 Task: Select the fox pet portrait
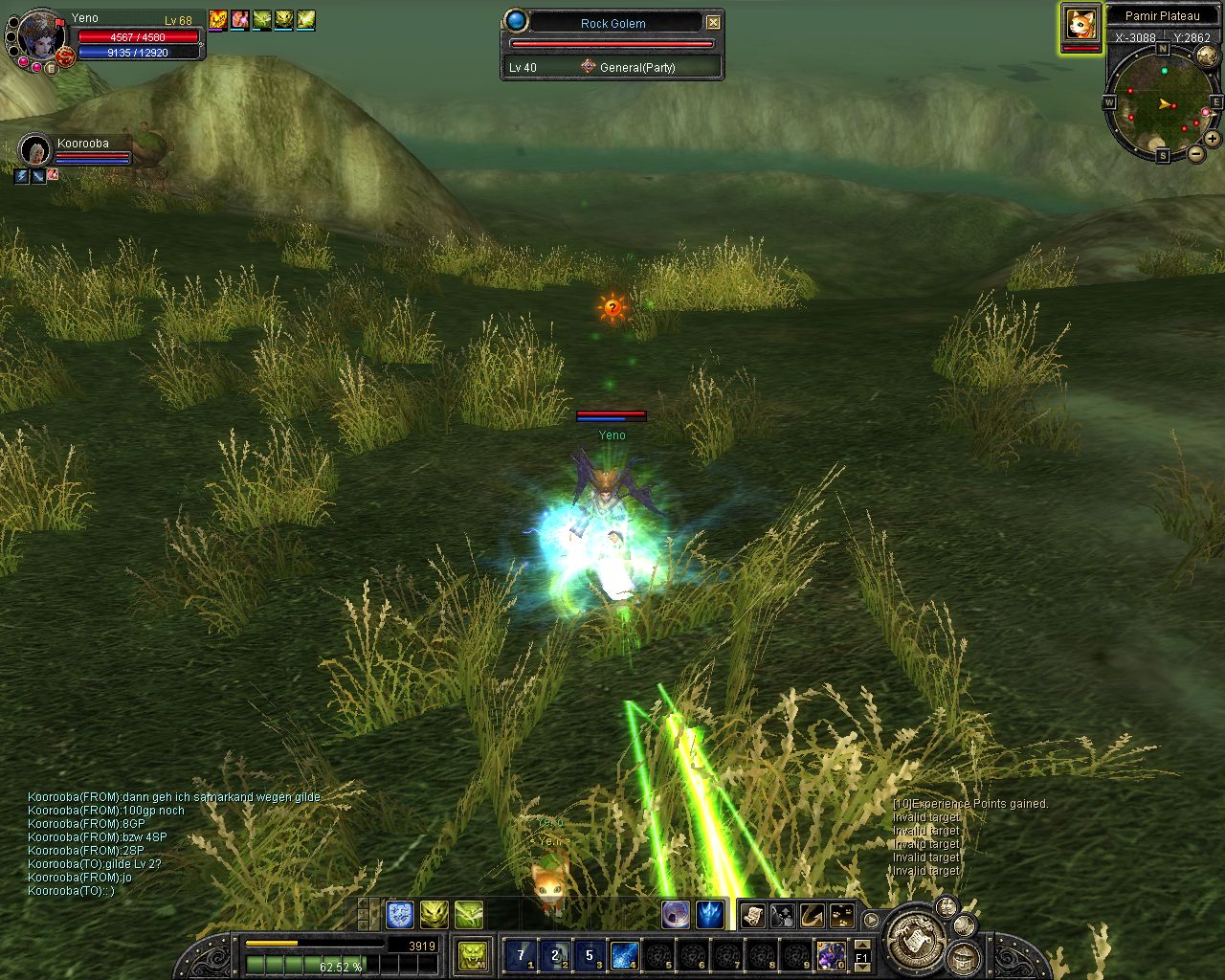pos(1080,24)
